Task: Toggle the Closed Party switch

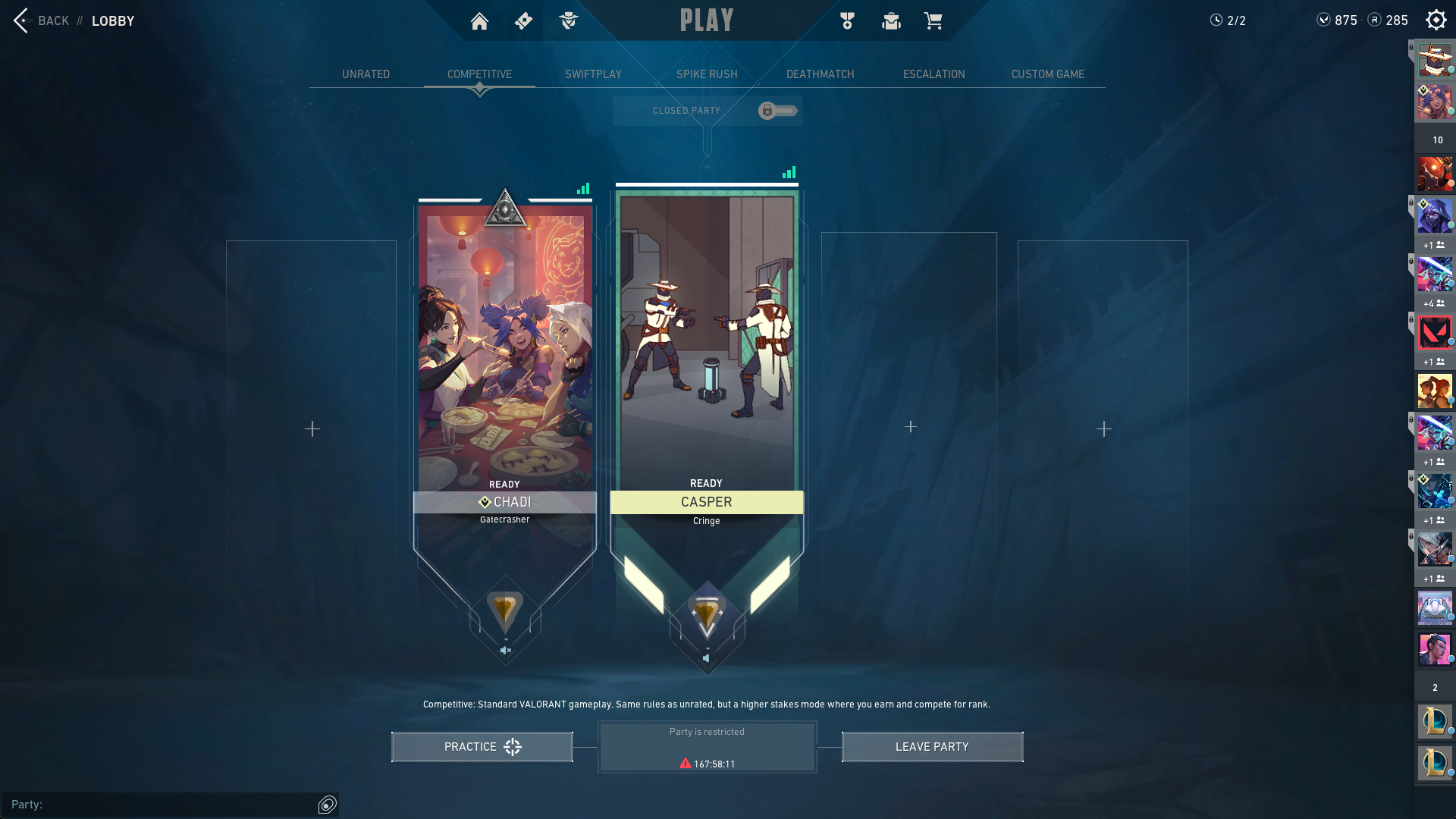Action: point(777,111)
